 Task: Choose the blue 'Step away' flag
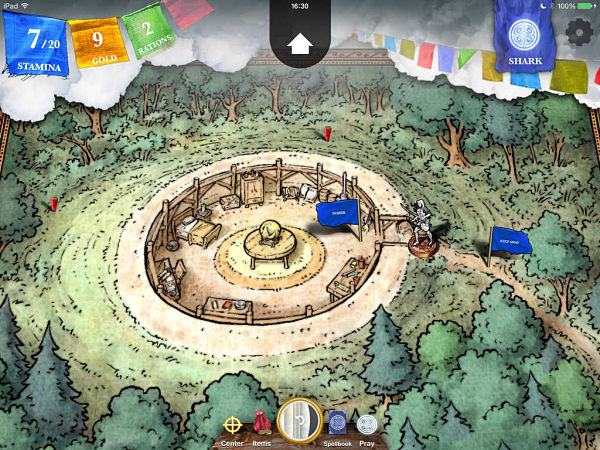coord(511,241)
